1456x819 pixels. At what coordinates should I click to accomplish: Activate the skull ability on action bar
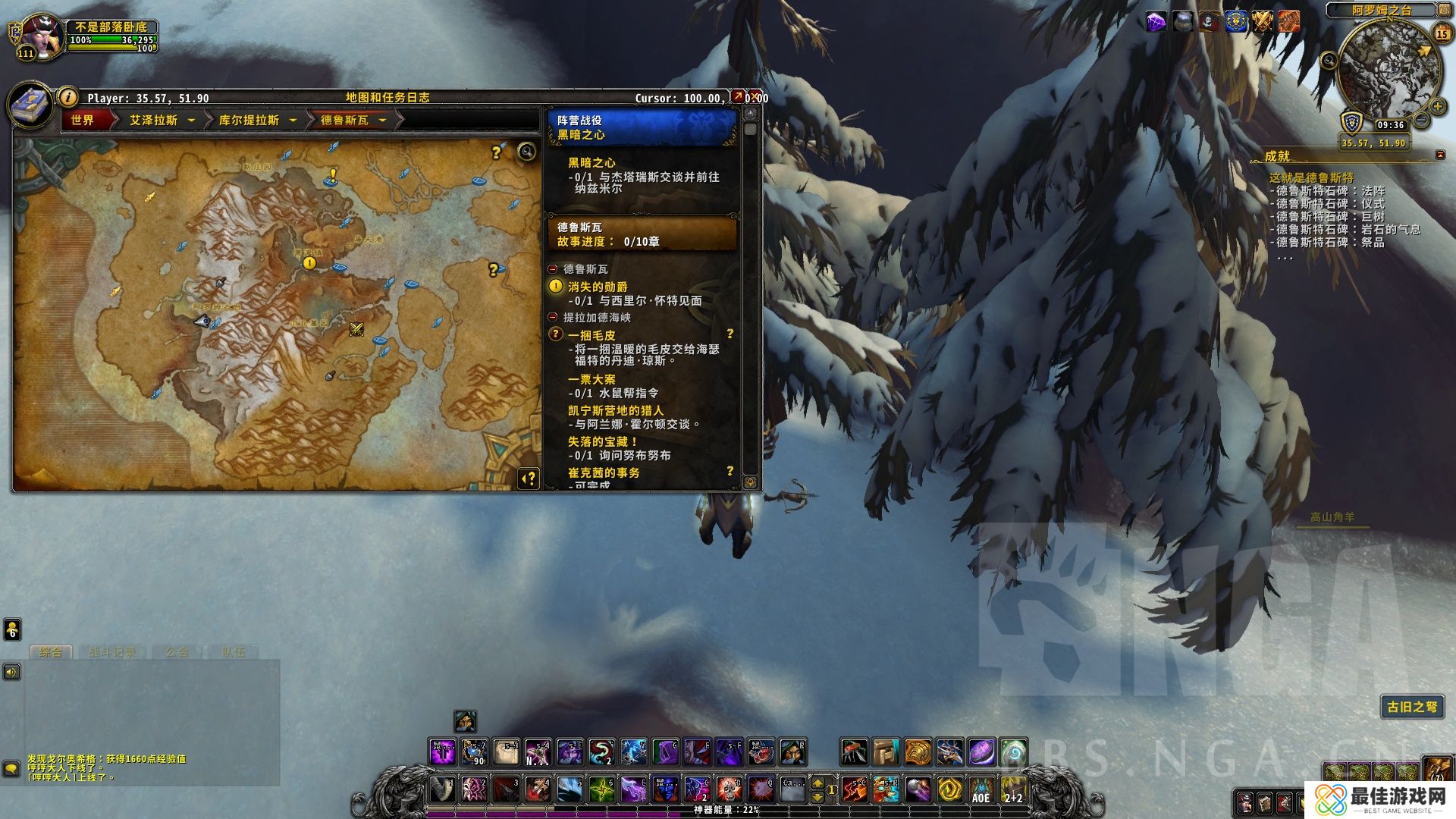pyautogui.click(x=730, y=789)
